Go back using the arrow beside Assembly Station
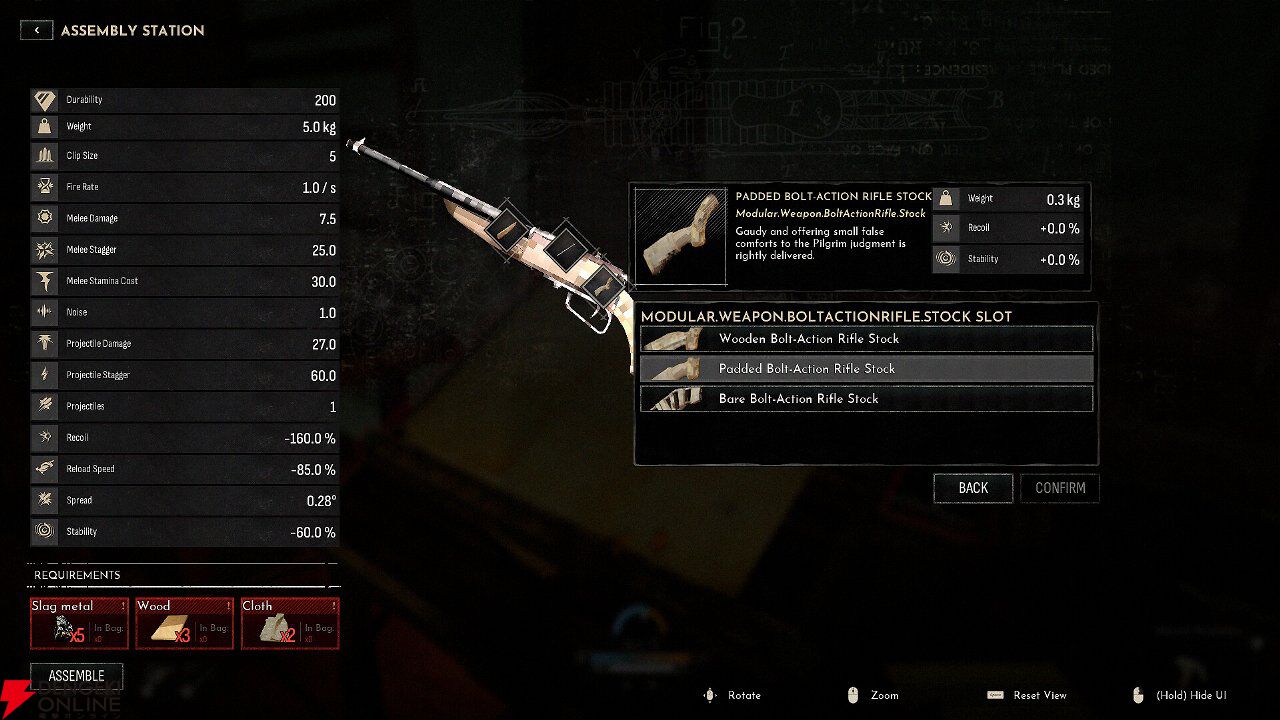 pos(37,30)
